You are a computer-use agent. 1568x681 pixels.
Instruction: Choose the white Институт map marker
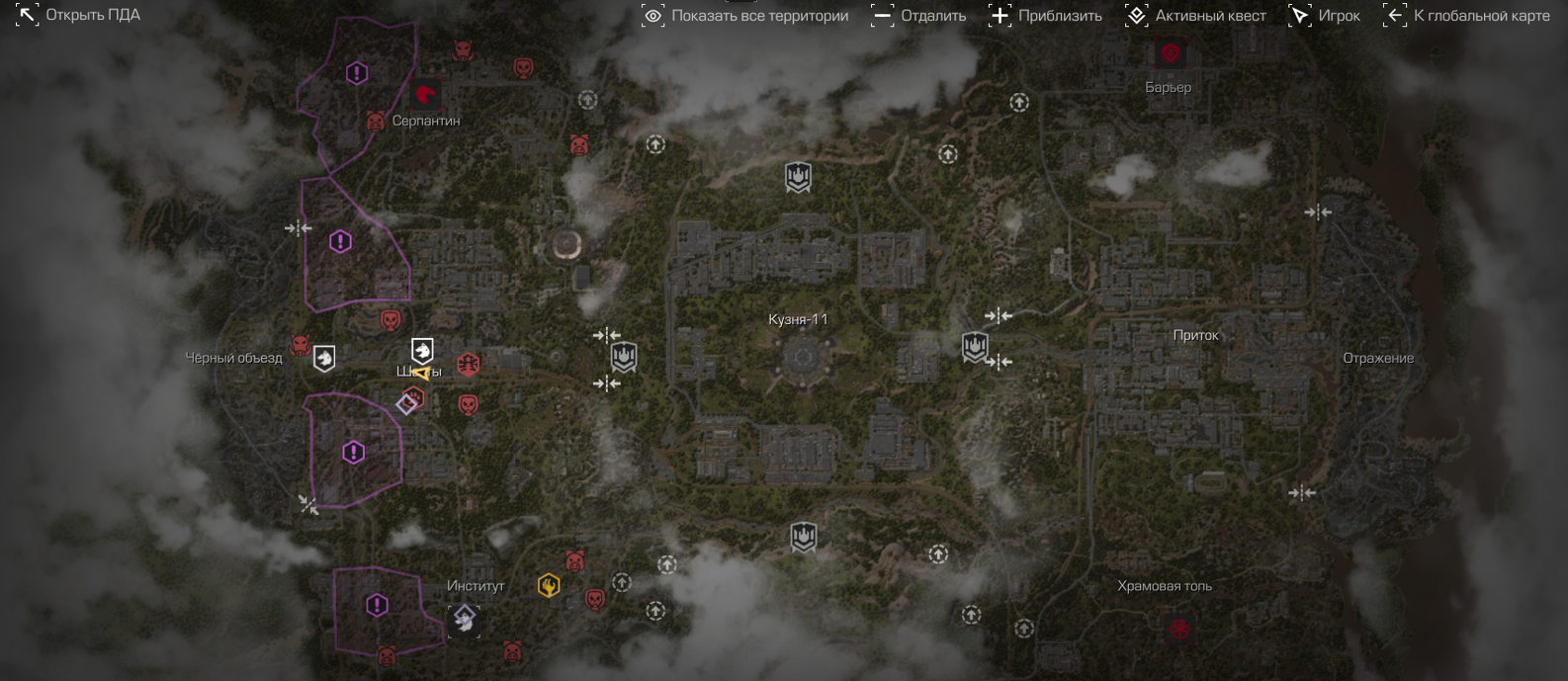pyautogui.click(x=464, y=620)
